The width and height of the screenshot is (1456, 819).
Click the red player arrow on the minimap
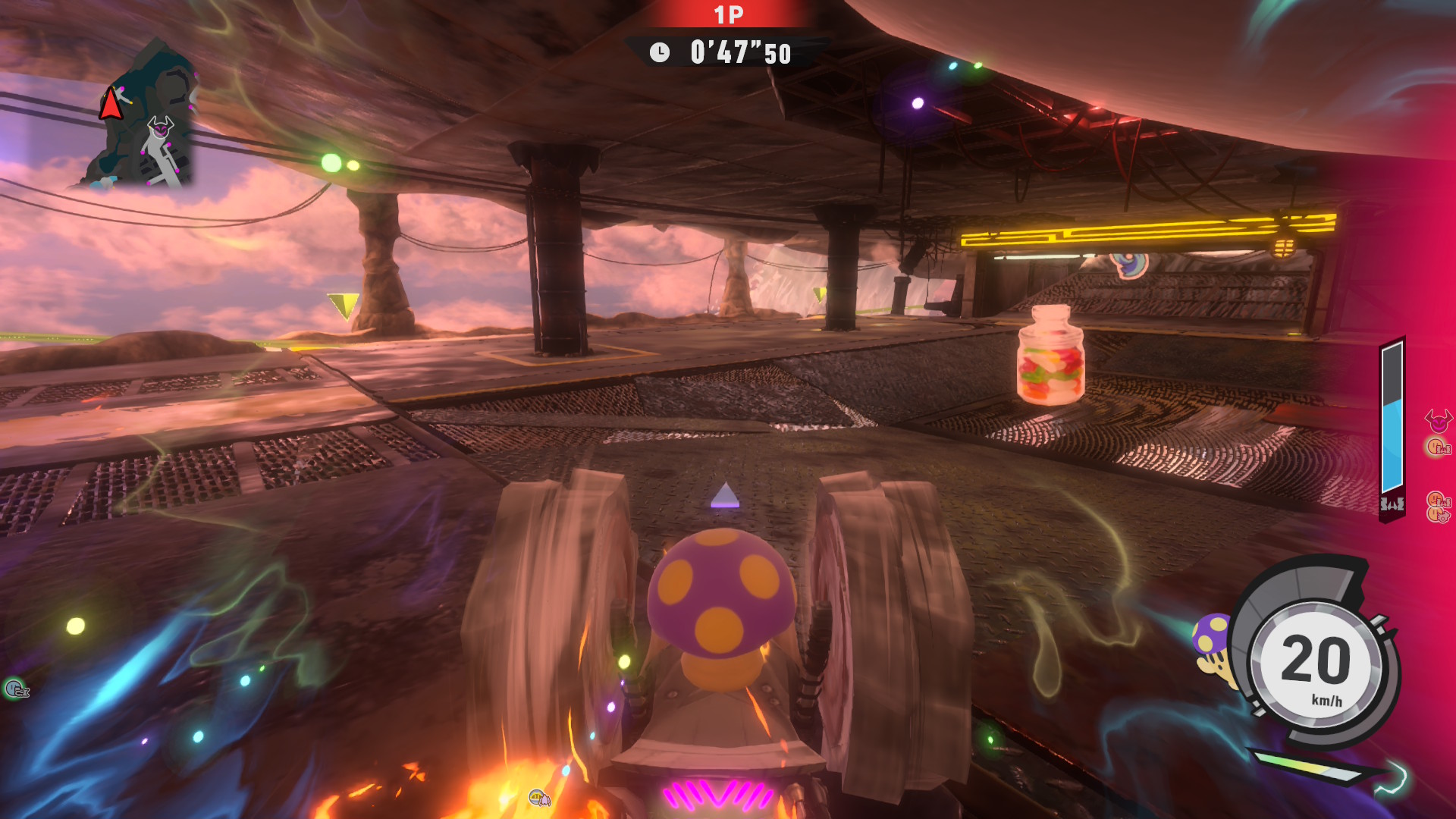(111, 104)
